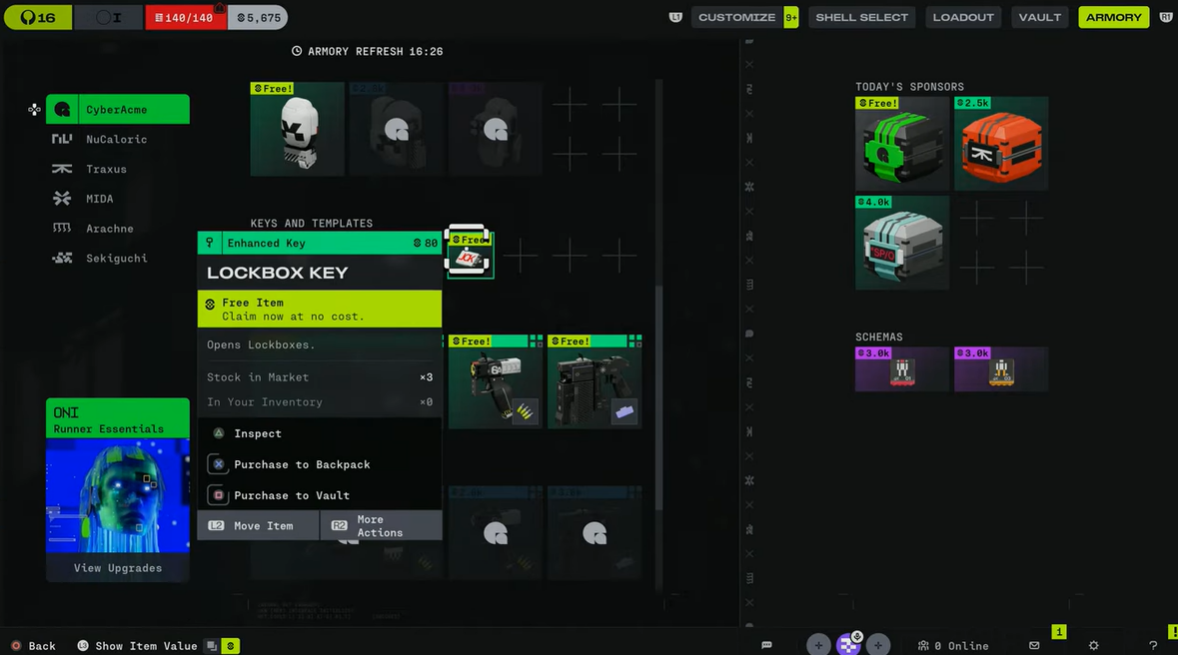Open the Sekiguchi faction store
This screenshot has height=655, width=1178.
(116, 258)
